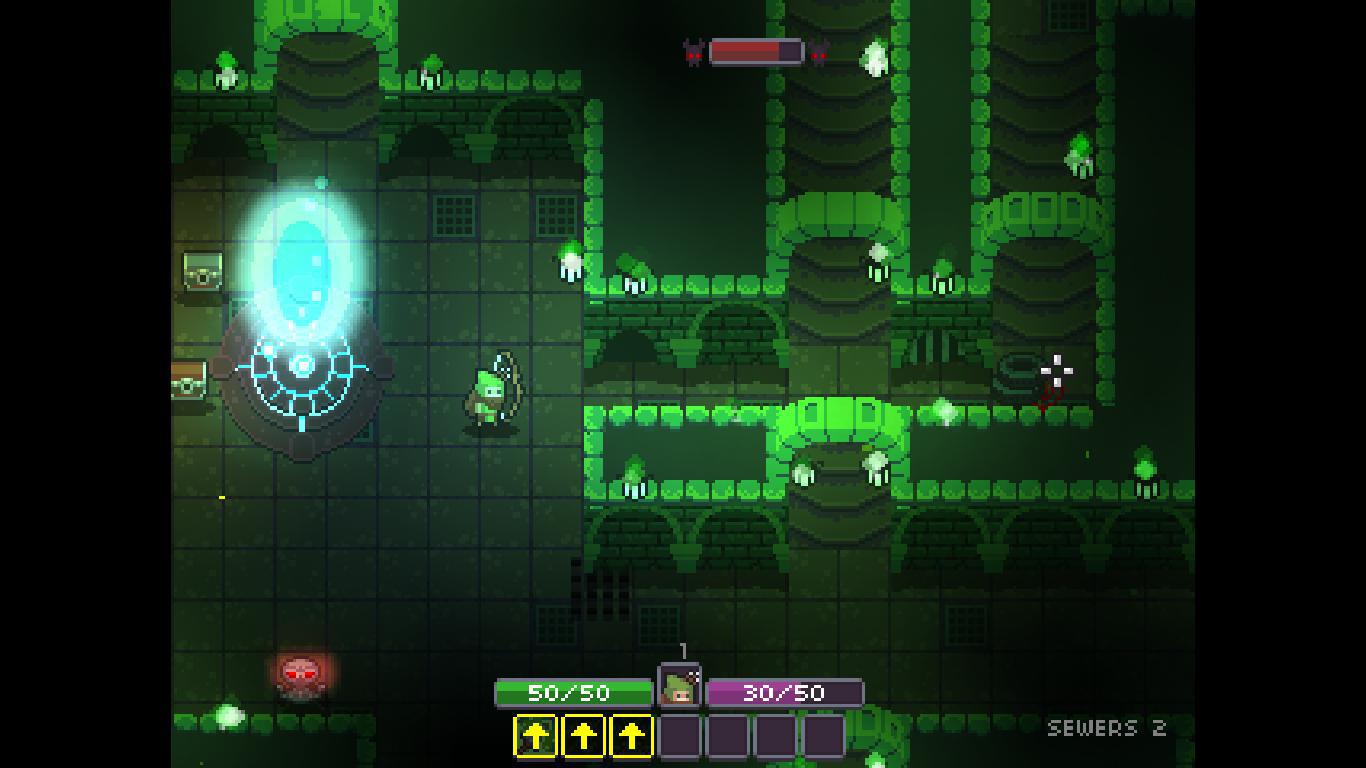Select the first yellow upgrade arrow item
Viewport: 1366px width, 768px height.
click(x=535, y=733)
